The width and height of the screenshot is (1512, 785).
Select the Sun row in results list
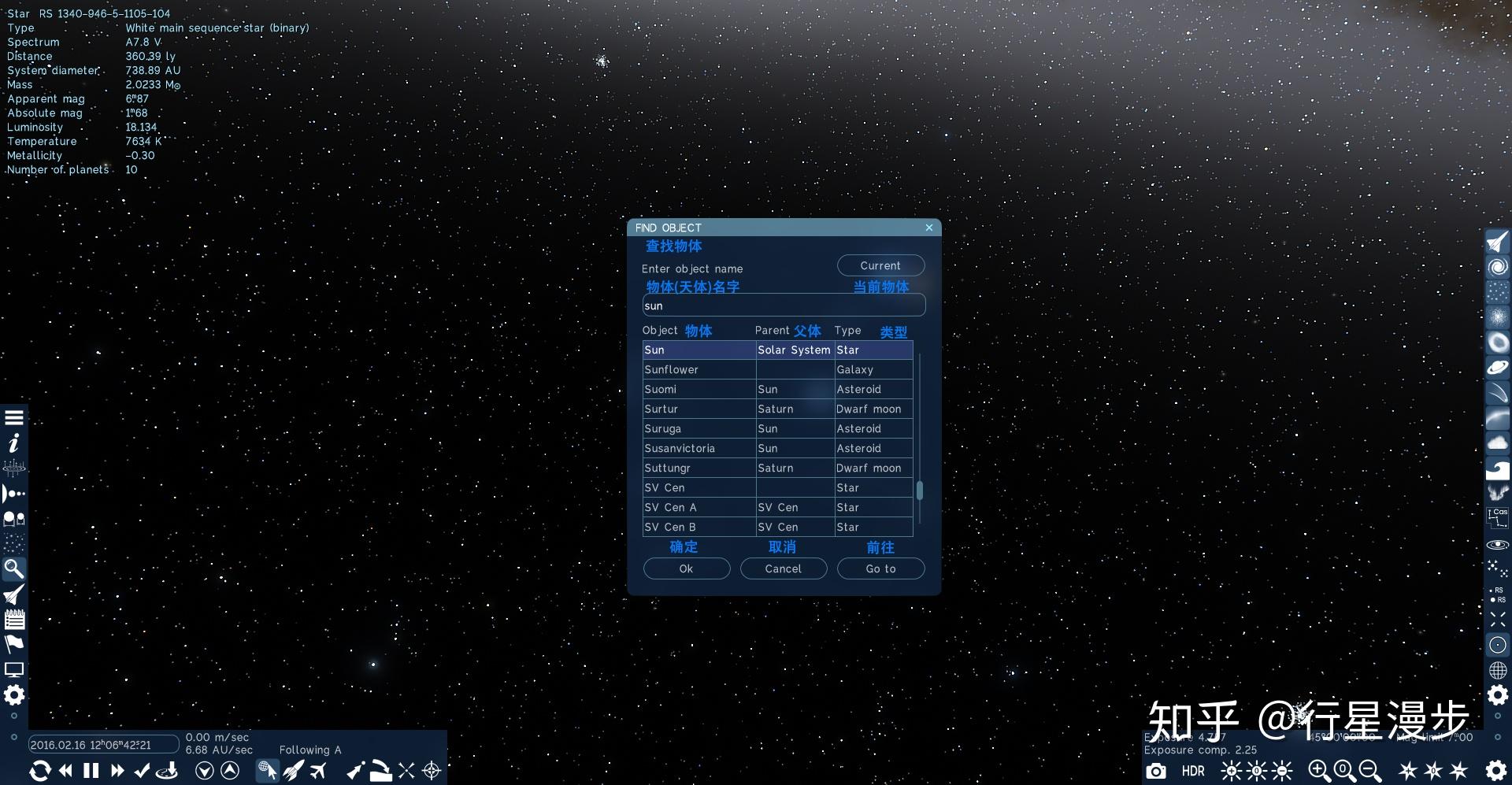pyautogui.click(x=699, y=350)
